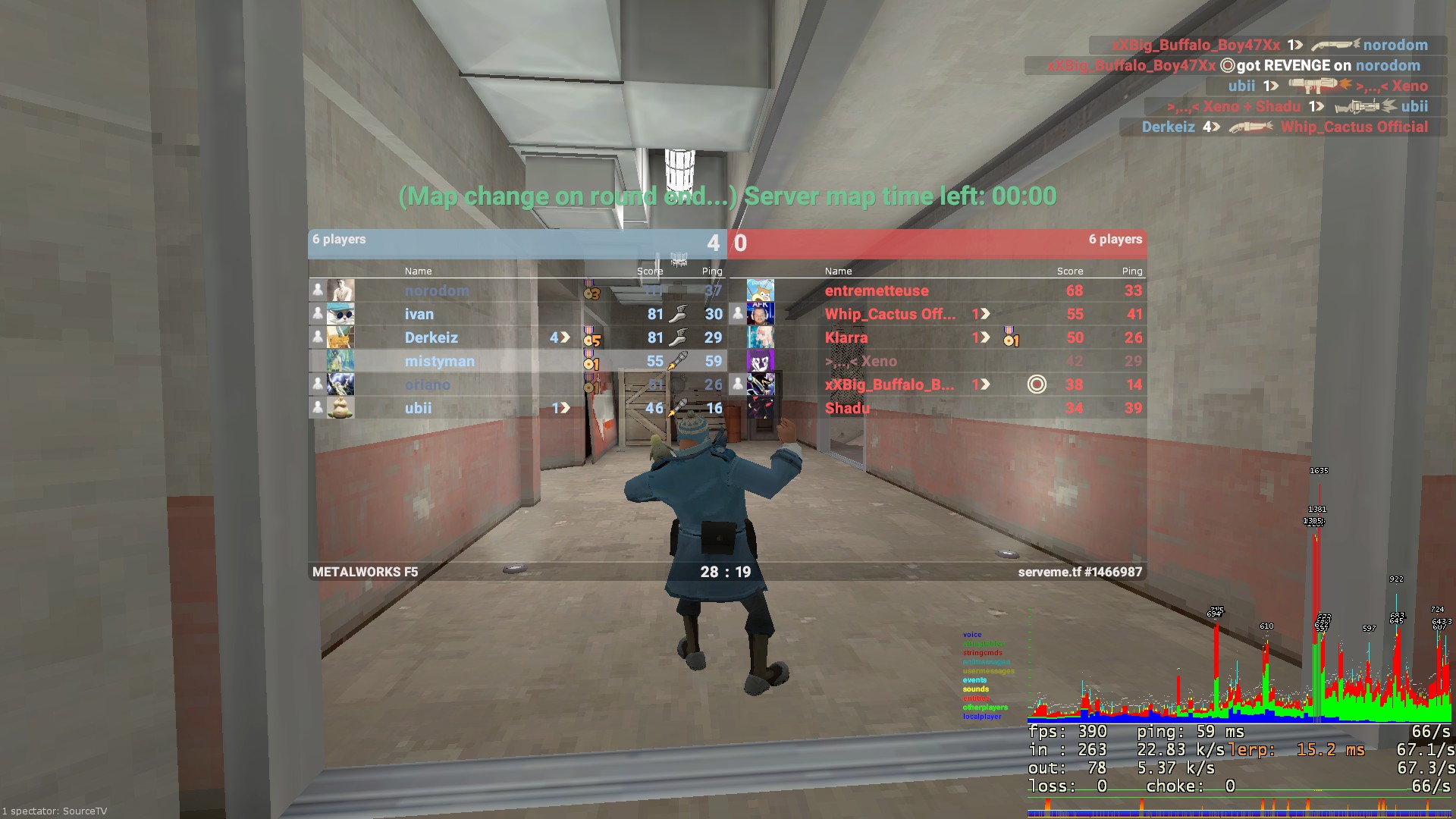Click Derkeiz's scoreboard row

[431, 337]
